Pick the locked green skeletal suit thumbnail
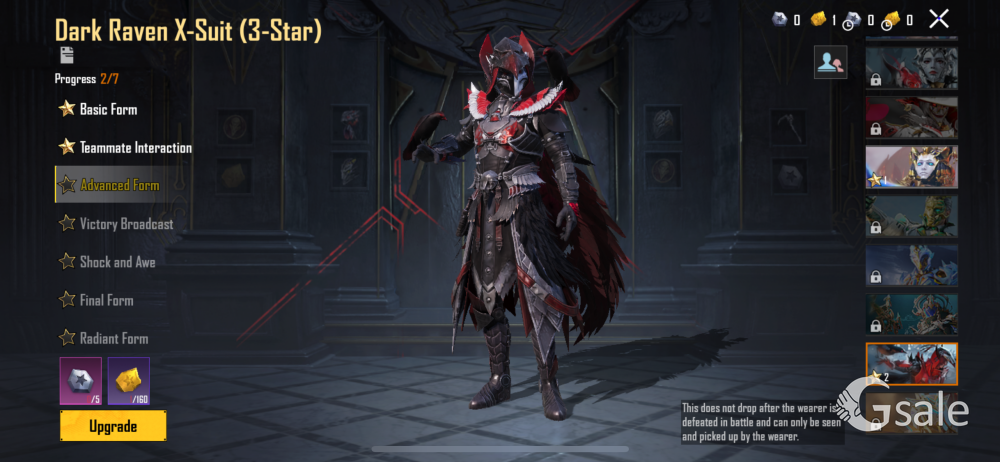Viewport: 1000px width, 462px height. coord(911,216)
